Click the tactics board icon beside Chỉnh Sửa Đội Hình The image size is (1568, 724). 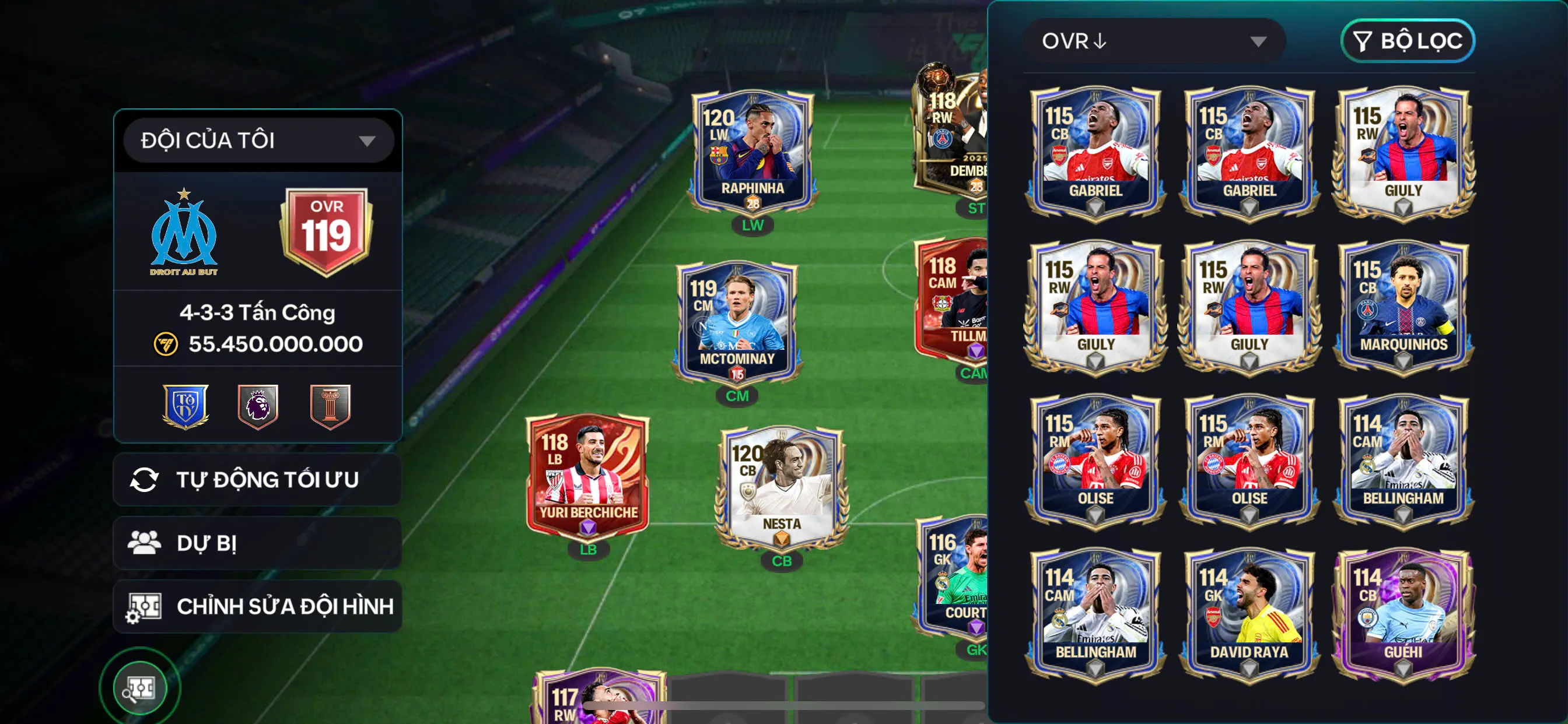(145, 606)
